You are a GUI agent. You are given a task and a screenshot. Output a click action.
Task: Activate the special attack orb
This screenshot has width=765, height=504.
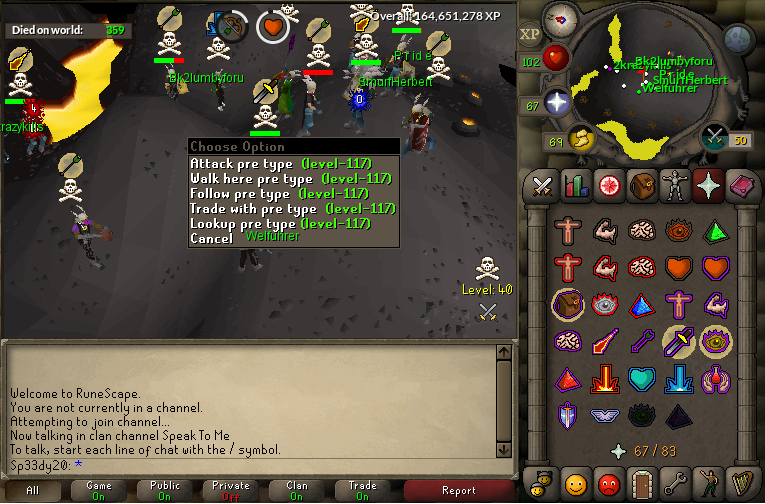point(714,137)
